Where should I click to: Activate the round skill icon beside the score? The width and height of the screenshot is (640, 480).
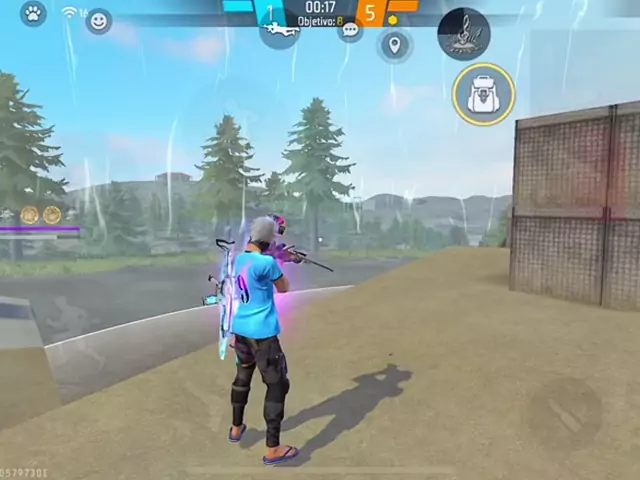click(x=463, y=34)
